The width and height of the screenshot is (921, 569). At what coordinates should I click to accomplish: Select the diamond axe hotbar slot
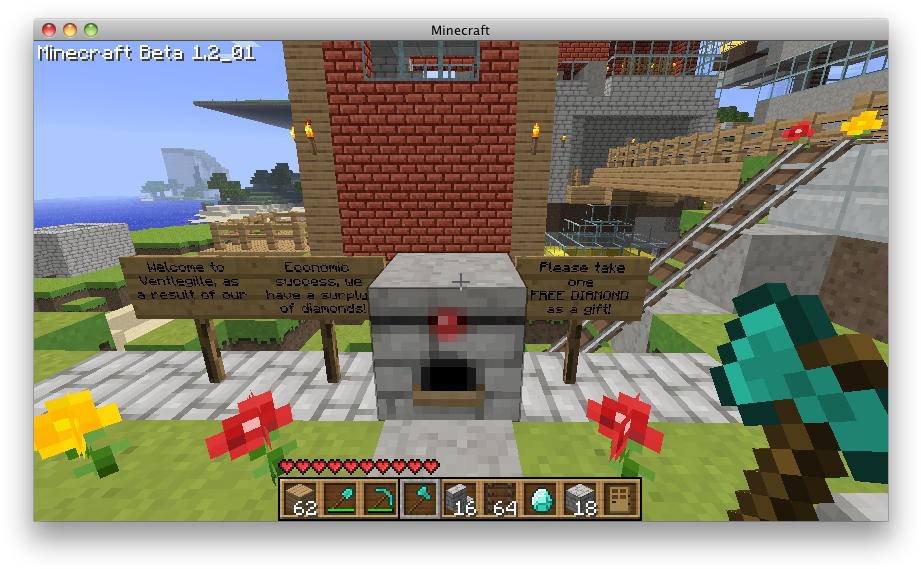pyautogui.click(x=420, y=498)
